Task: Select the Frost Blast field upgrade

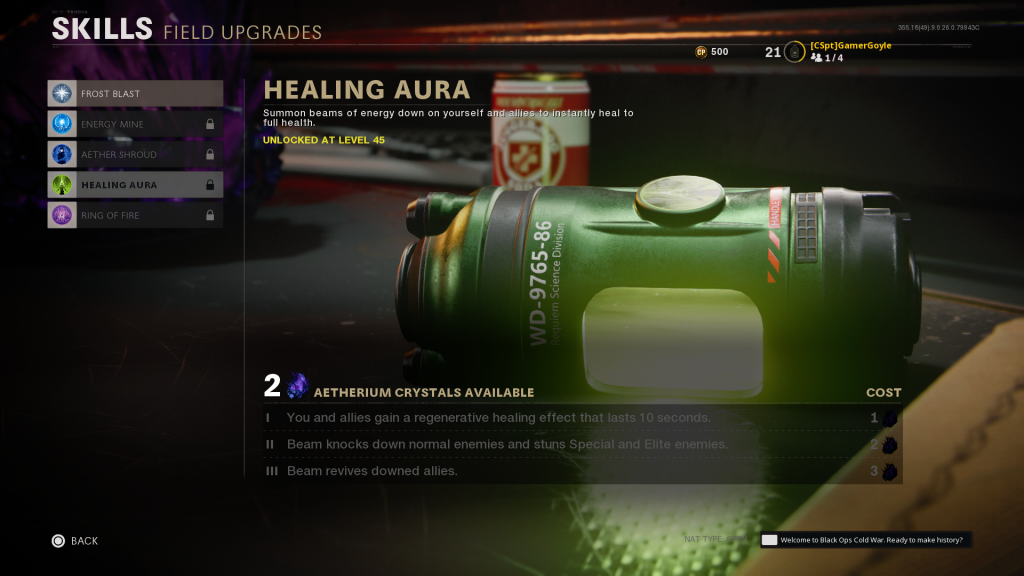Action: [135, 94]
